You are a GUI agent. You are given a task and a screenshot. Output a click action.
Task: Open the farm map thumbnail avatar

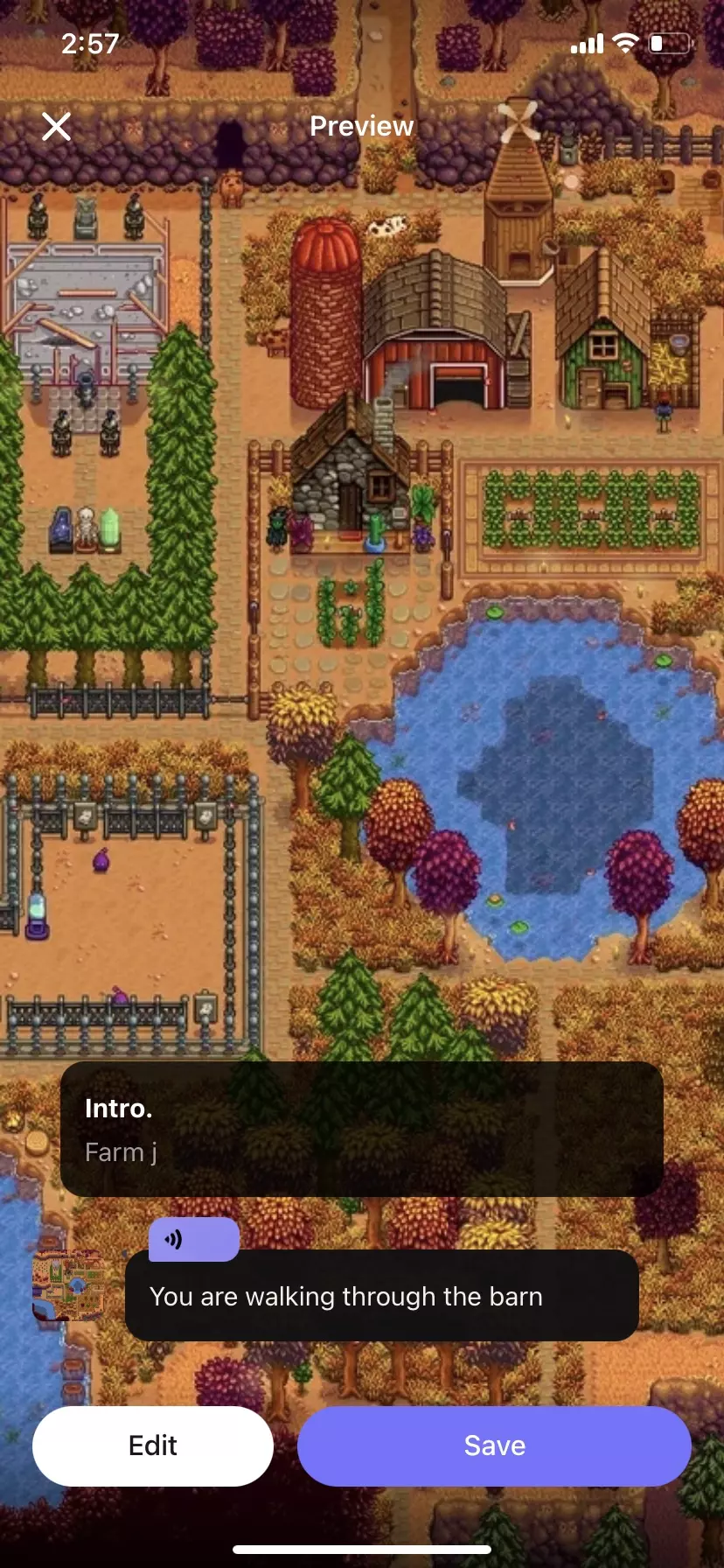tap(69, 1285)
